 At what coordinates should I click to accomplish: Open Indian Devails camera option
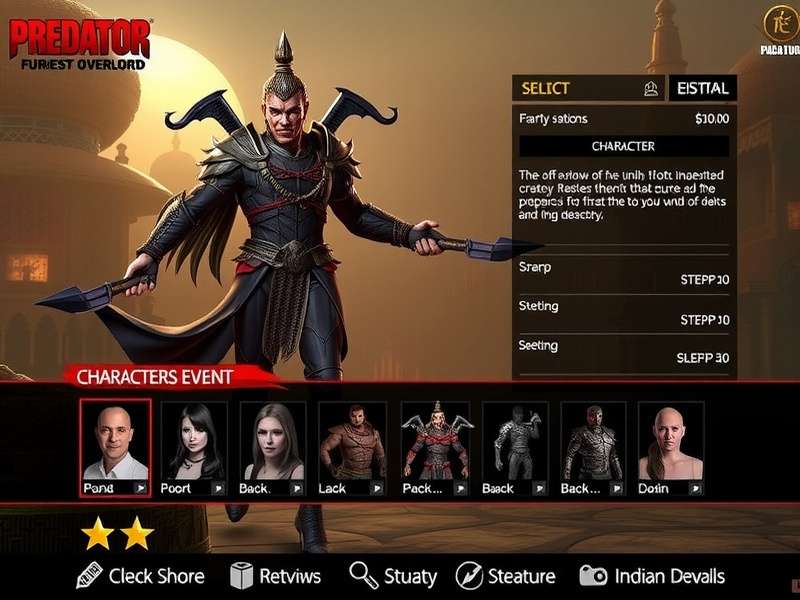[651, 576]
